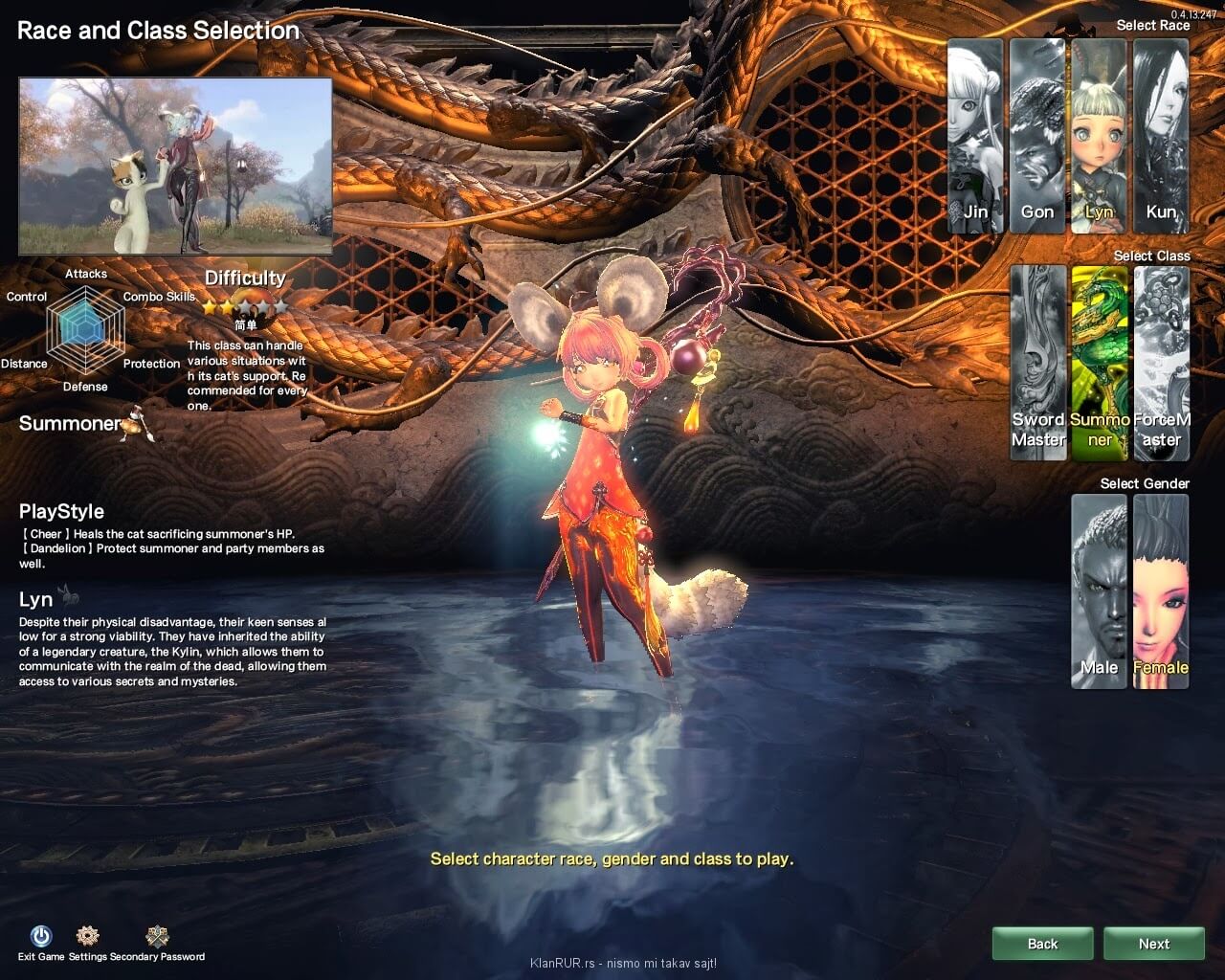Choose the Gon race portrait
This screenshot has width=1225, height=980.
point(1036,136)
